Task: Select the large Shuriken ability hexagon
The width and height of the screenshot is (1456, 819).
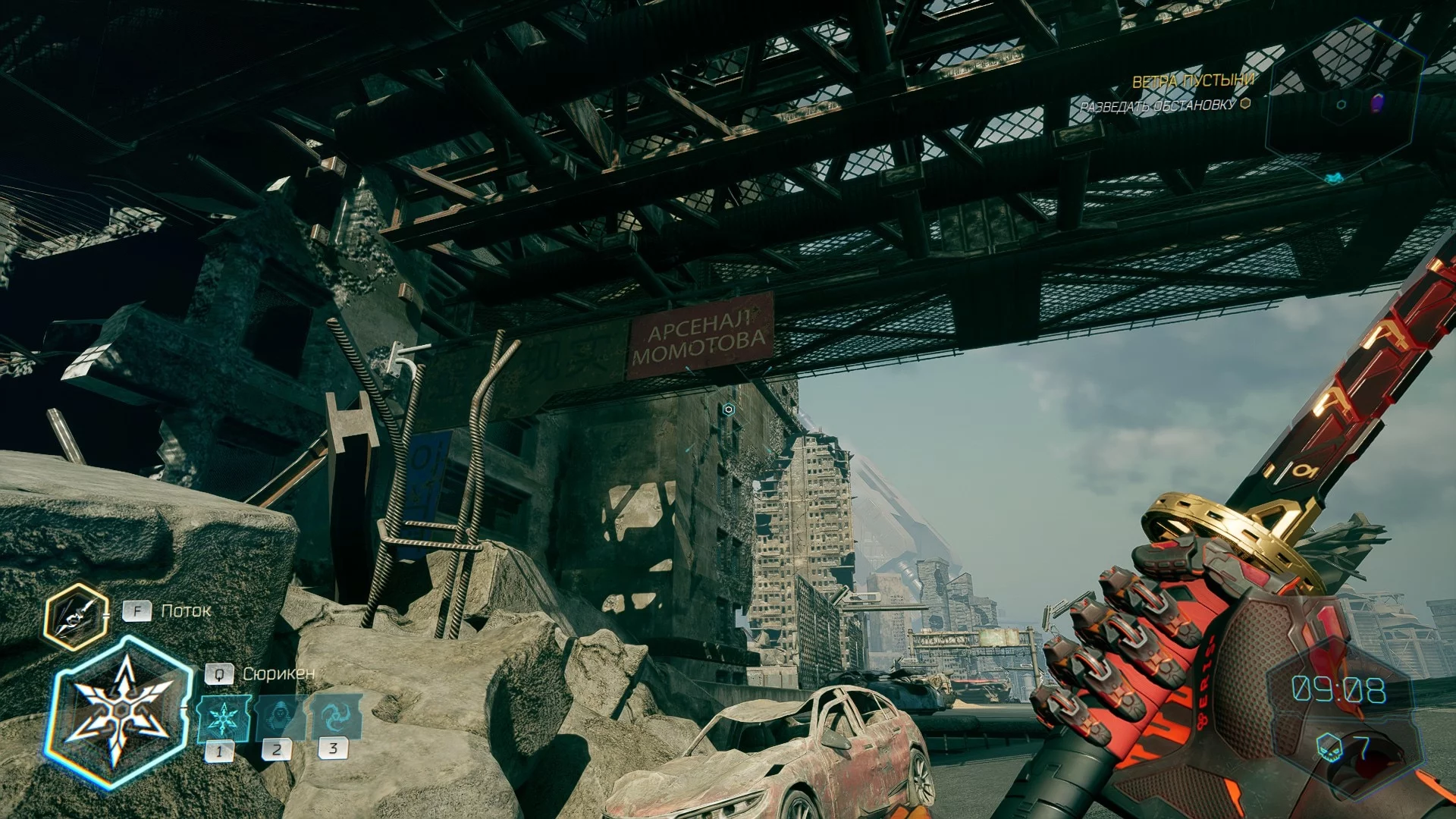Action: click(x=120, y=712)
